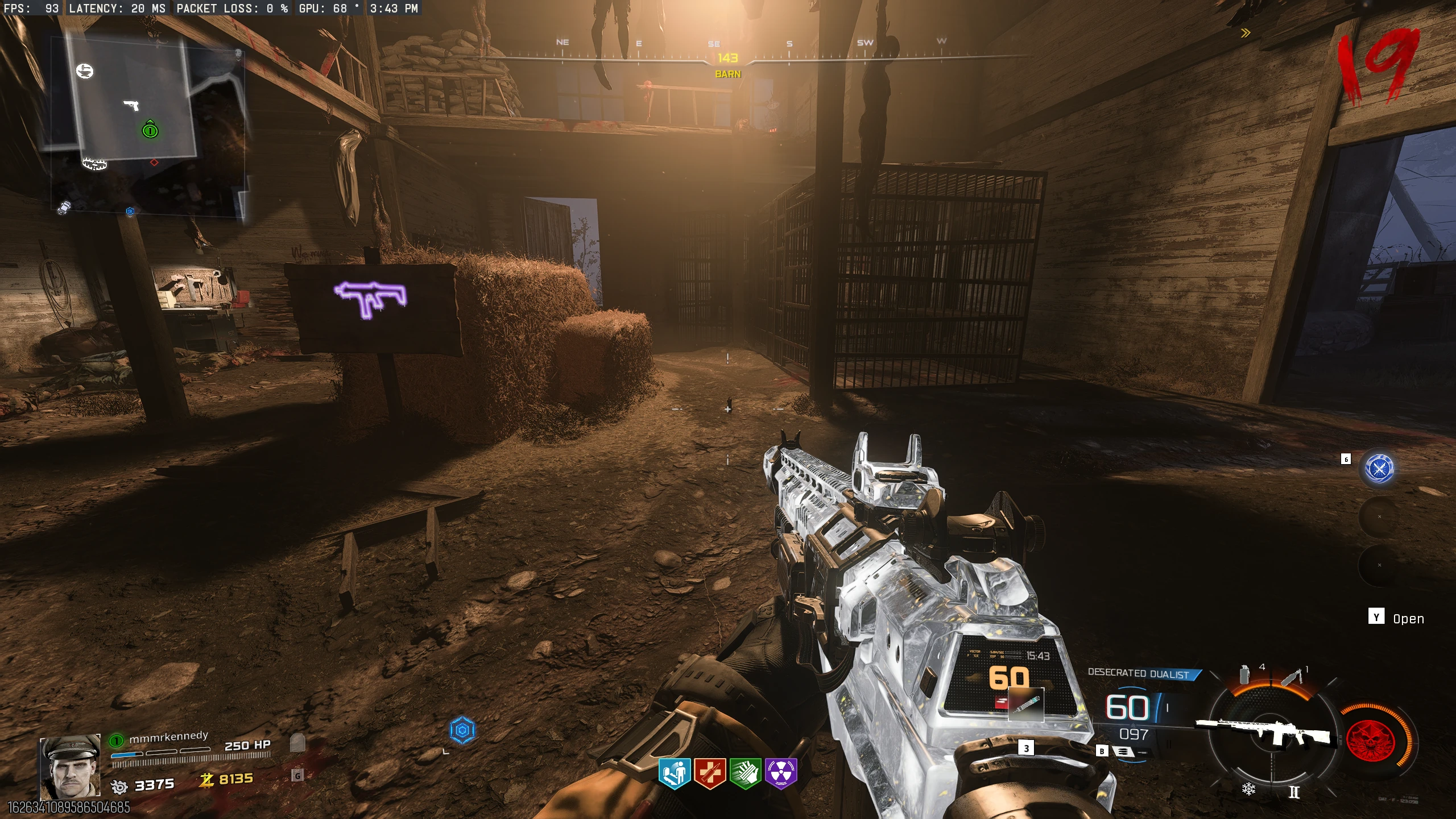The width and height of the screenshot is (1456, 819).
Task: Choose the molotov lethal equipment icon
Action: (x=1291, y=677)
